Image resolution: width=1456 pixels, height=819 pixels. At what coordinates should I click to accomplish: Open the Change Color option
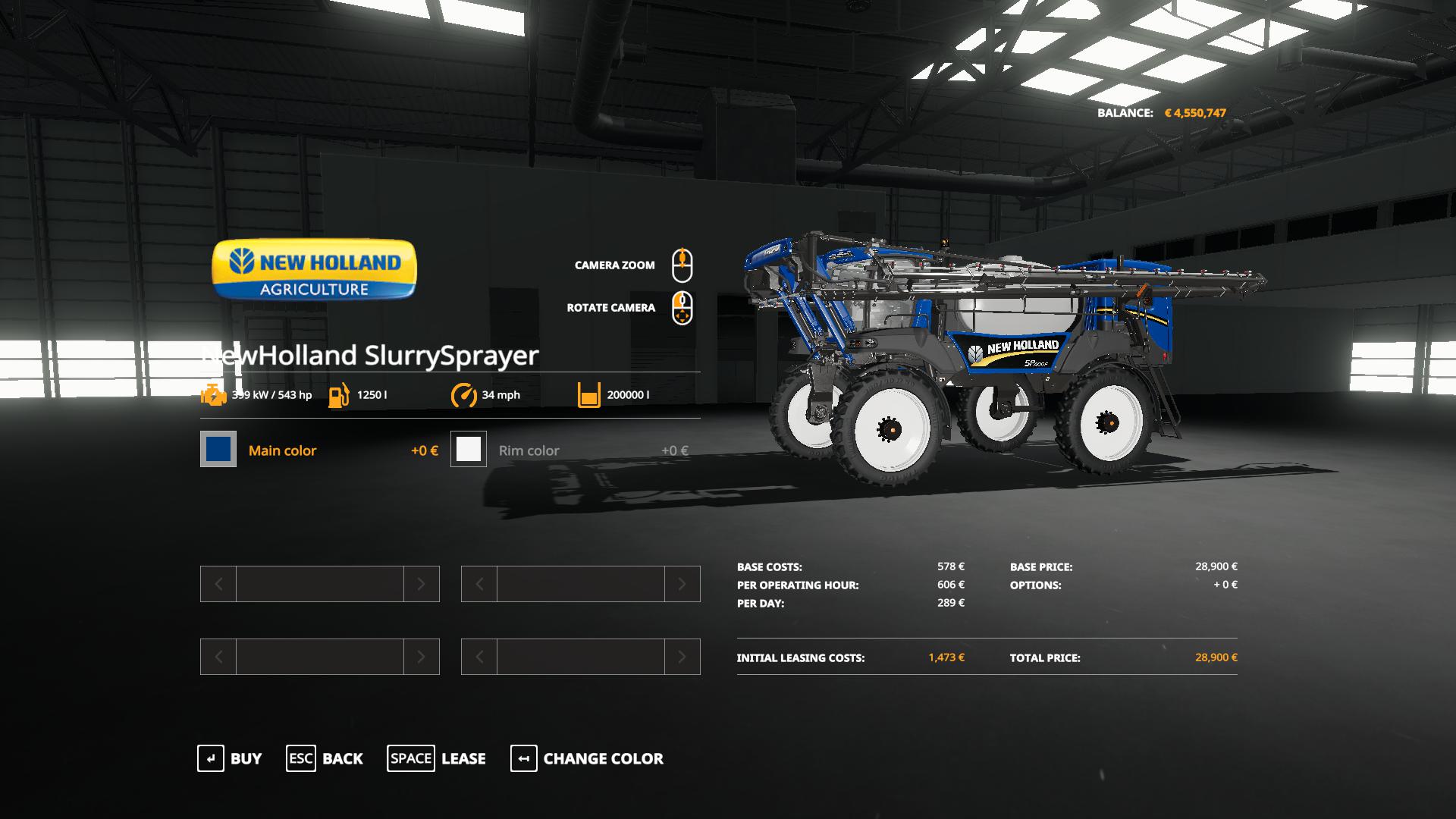(587, 758)
